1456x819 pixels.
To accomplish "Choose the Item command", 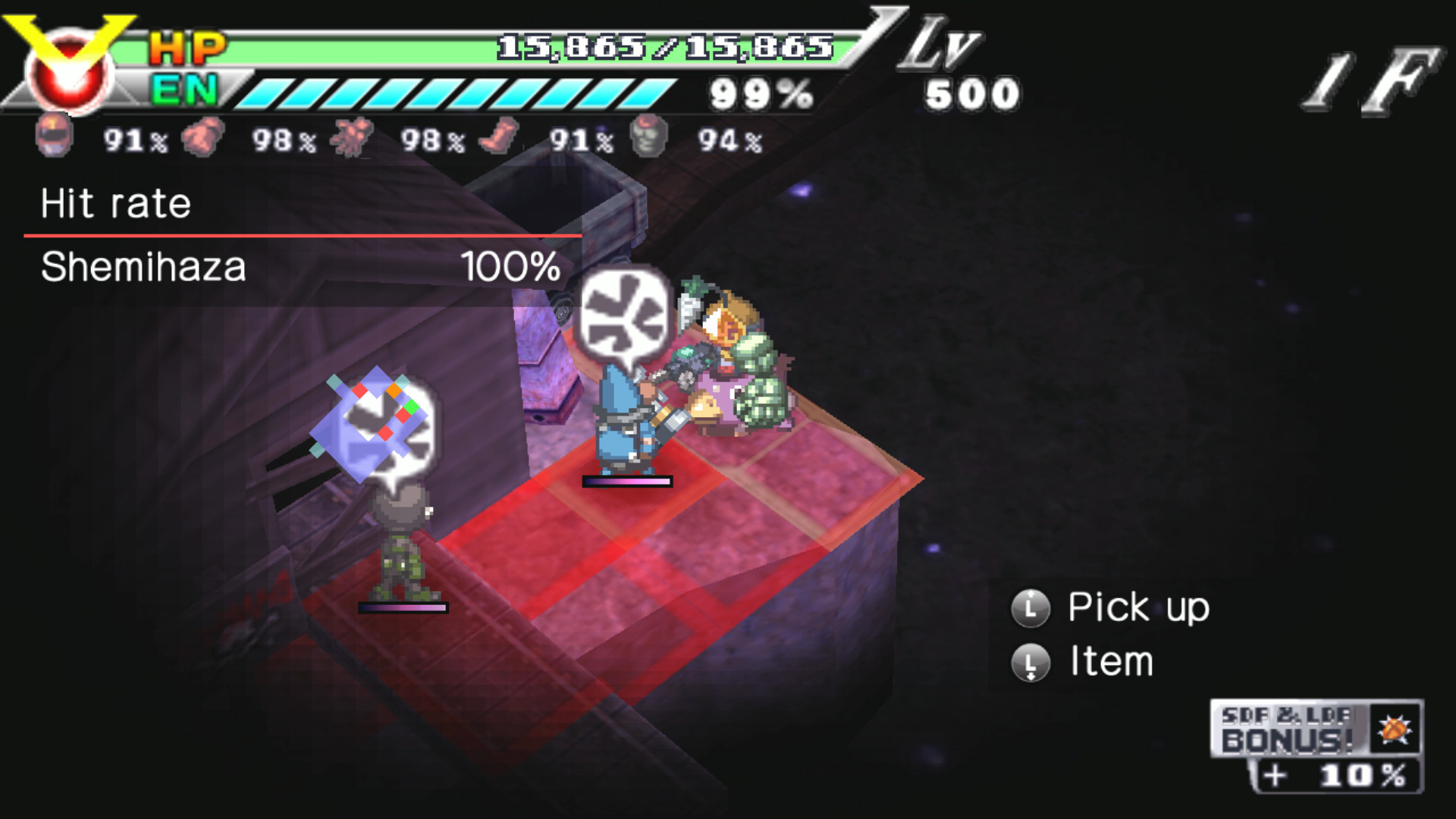I will point(1111,661).
